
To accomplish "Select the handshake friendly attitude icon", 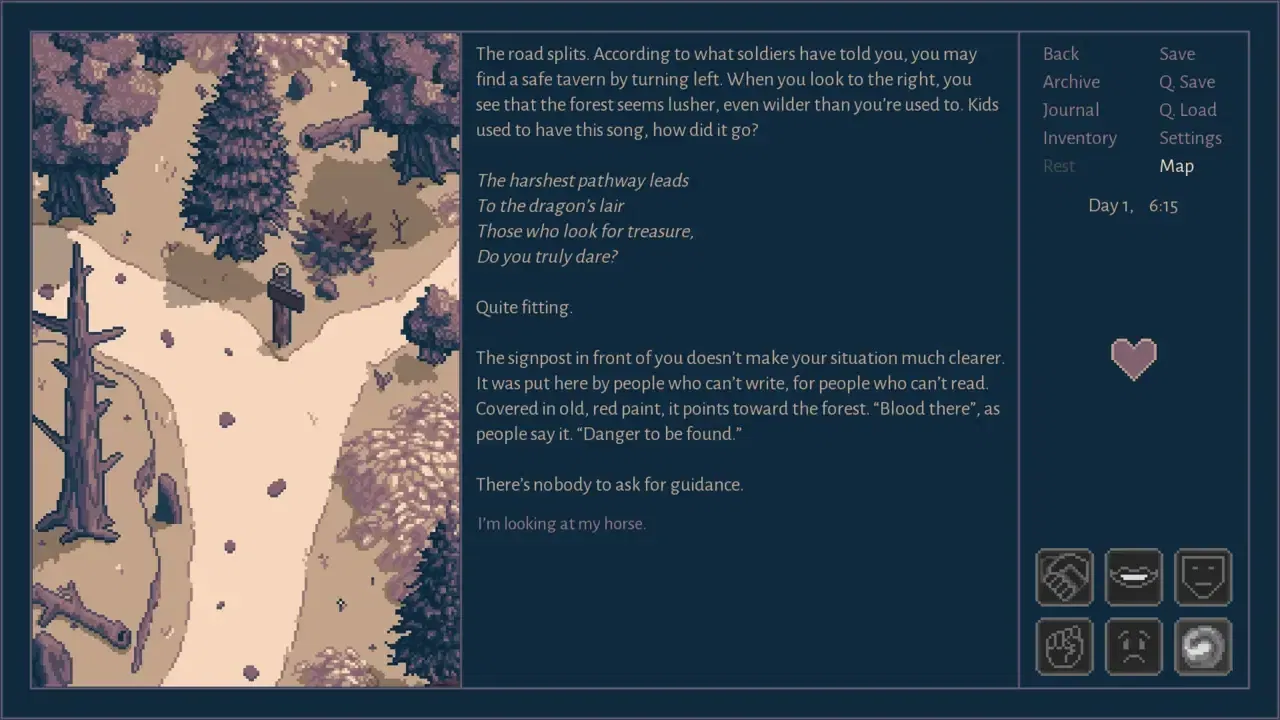I will click(x=1064, y=578).
